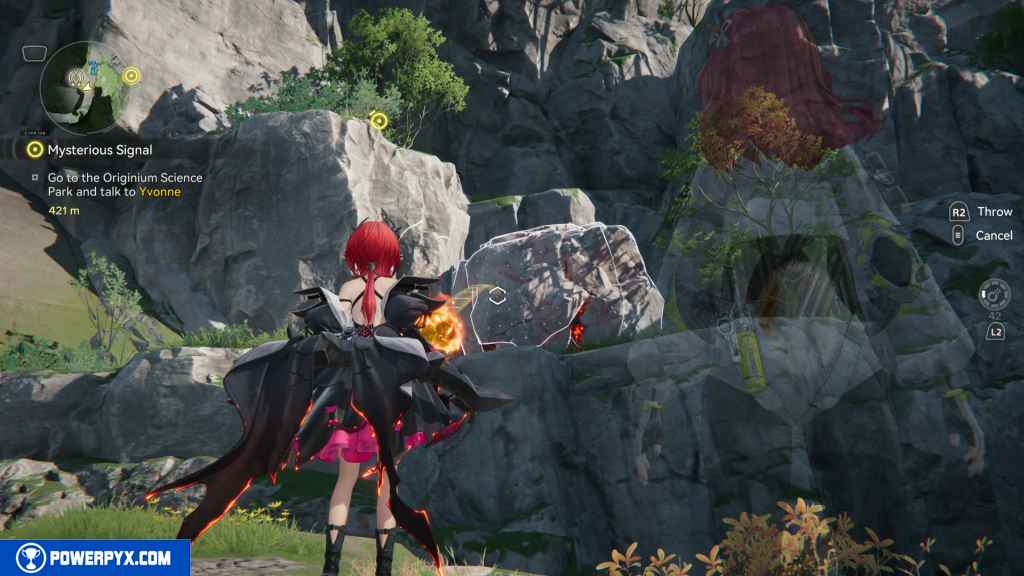
Task: Click the quest objective about talking to Yvonne
Action: (x=124, y=184)
